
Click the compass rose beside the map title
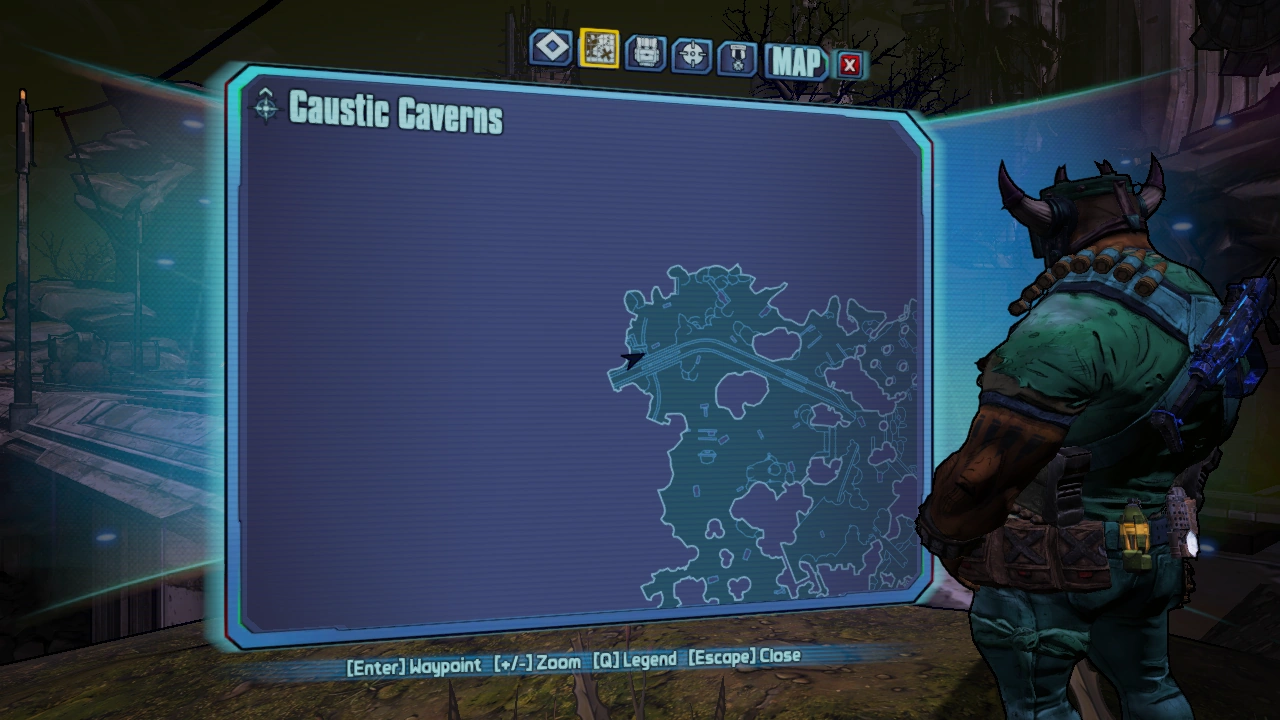pos(265,110)
